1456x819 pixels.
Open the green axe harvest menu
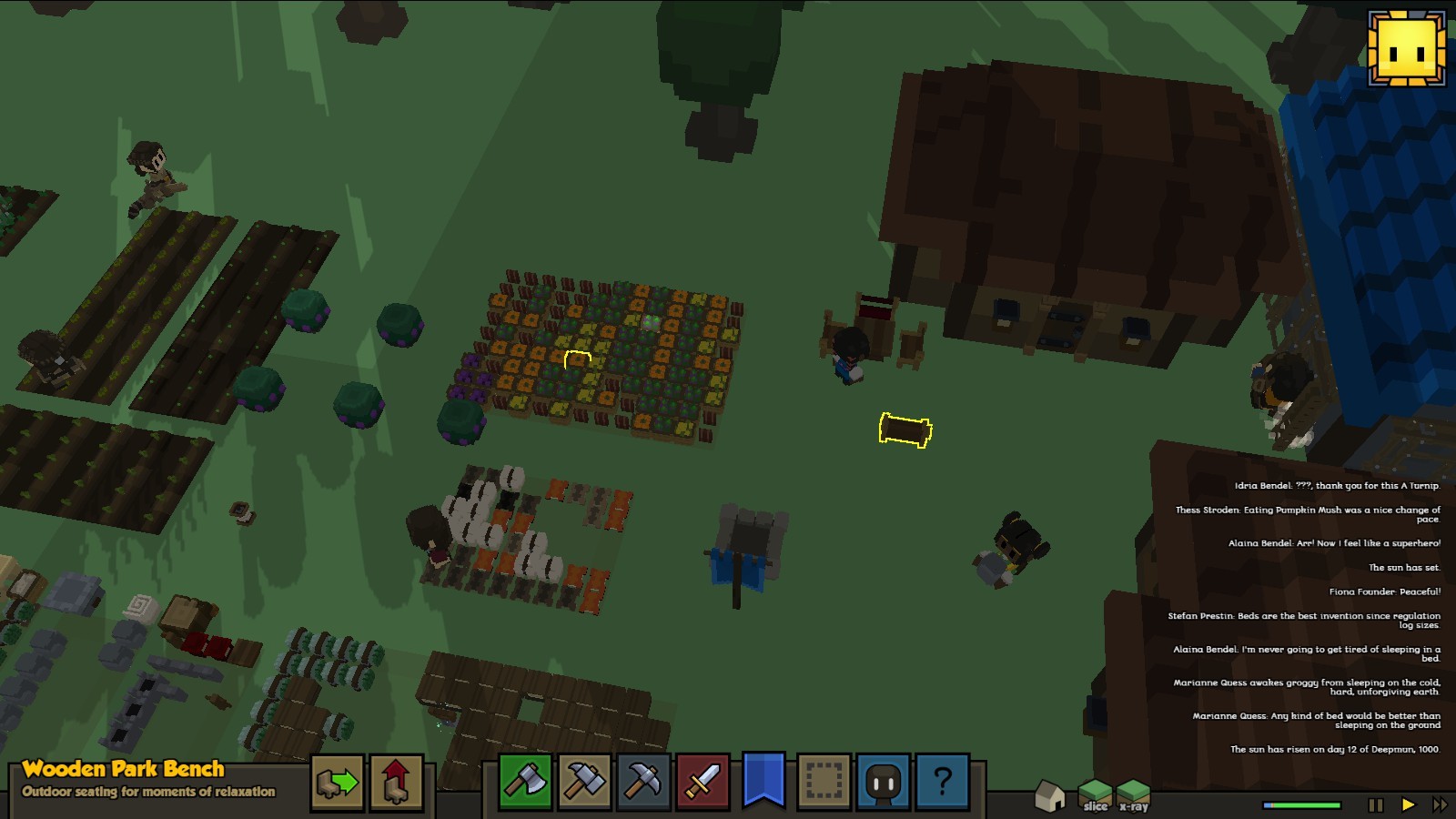tap(525, 781)
